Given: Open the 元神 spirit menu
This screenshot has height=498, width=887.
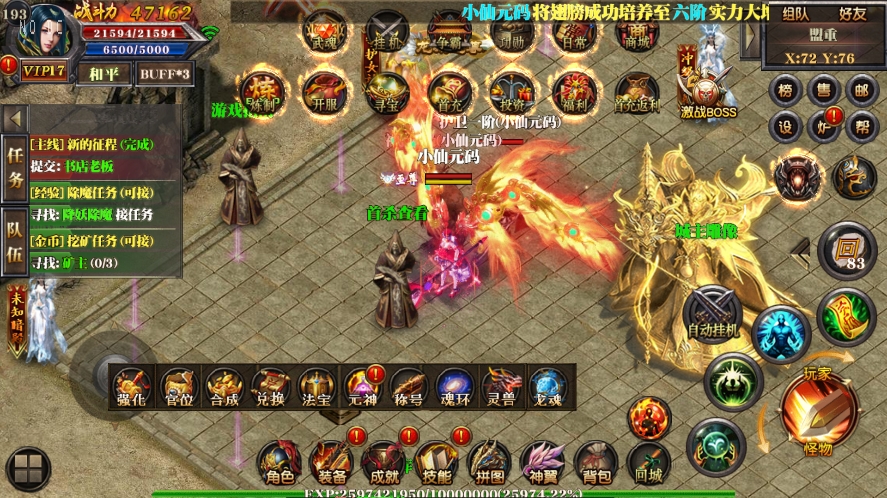Looking at the screenshot, I should (361, 387).
